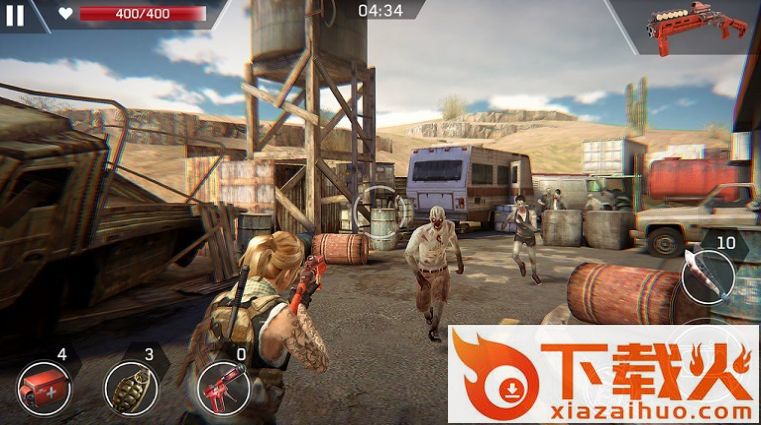Select the red pistol special weapon

pos(223,386)
